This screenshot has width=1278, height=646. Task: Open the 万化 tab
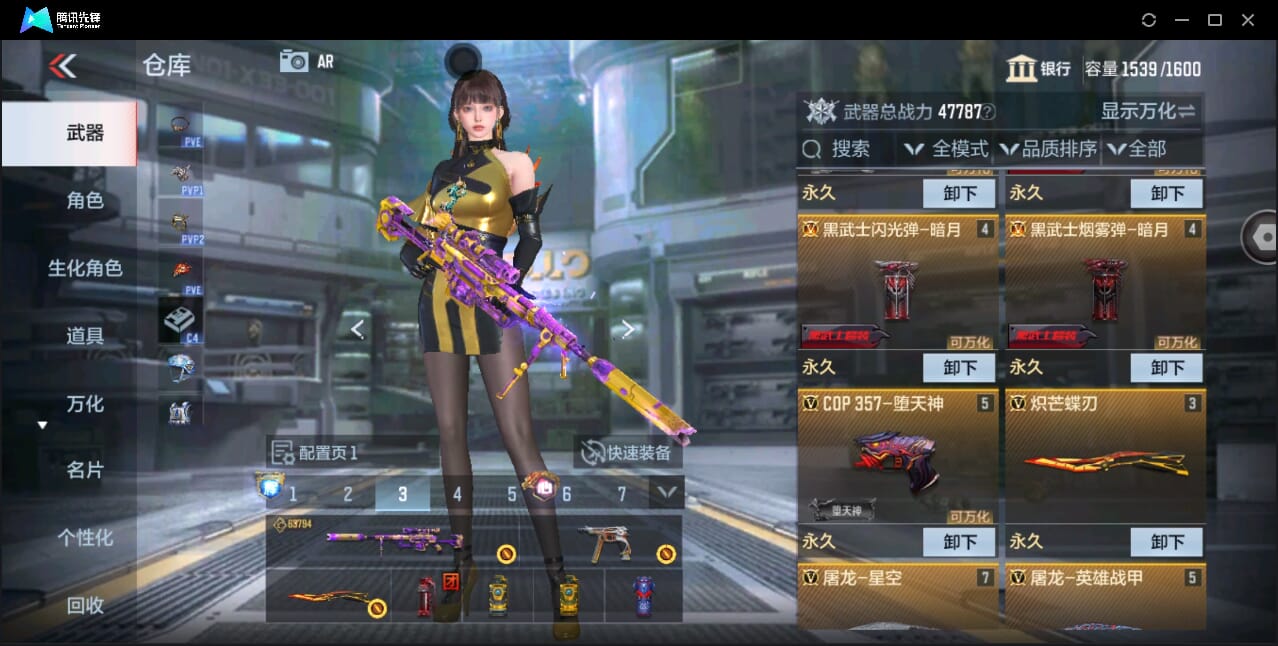tap(84, 404)
